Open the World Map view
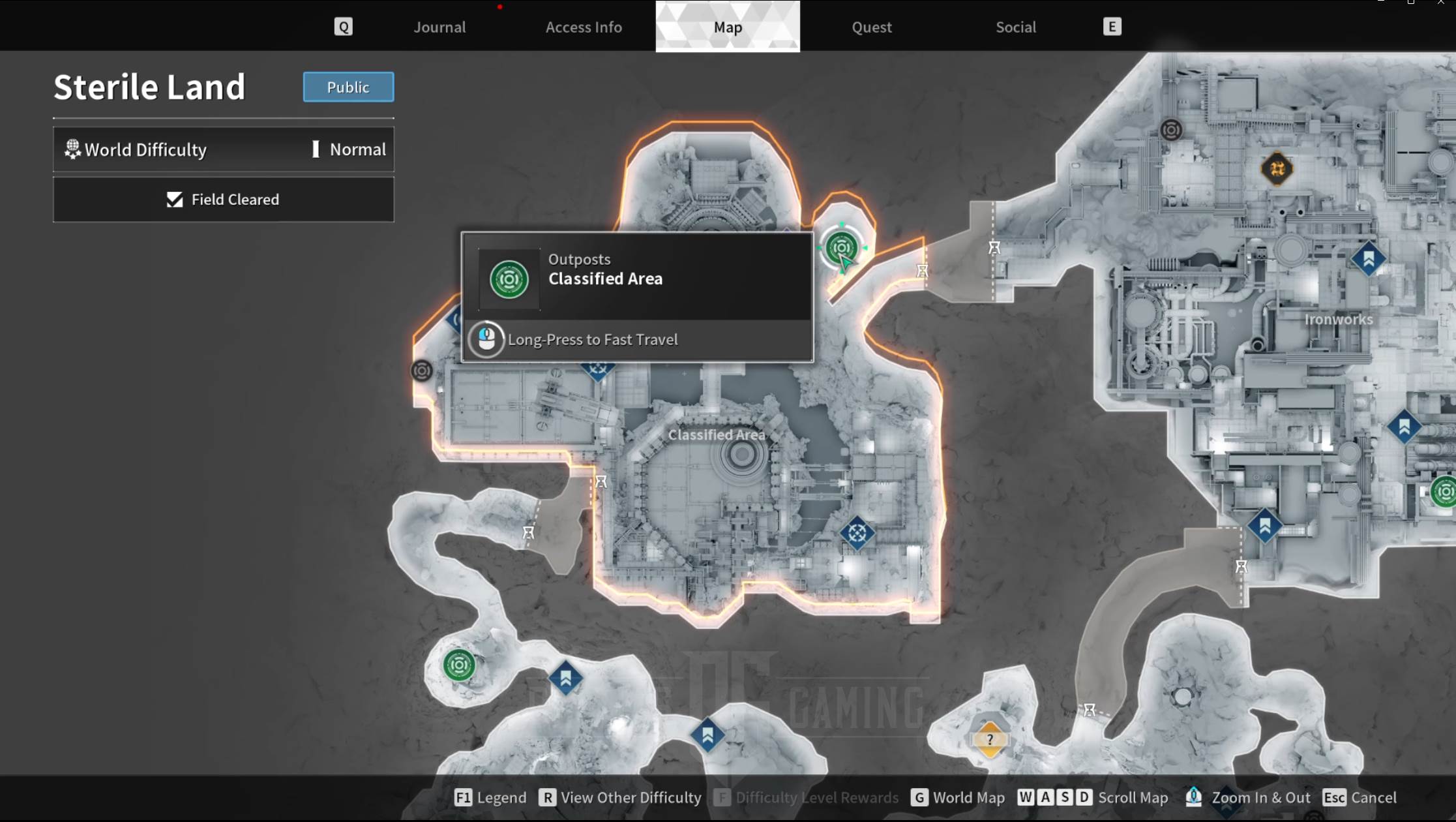The height and width of the screenshot is (822, 1456). click(958, 797)
